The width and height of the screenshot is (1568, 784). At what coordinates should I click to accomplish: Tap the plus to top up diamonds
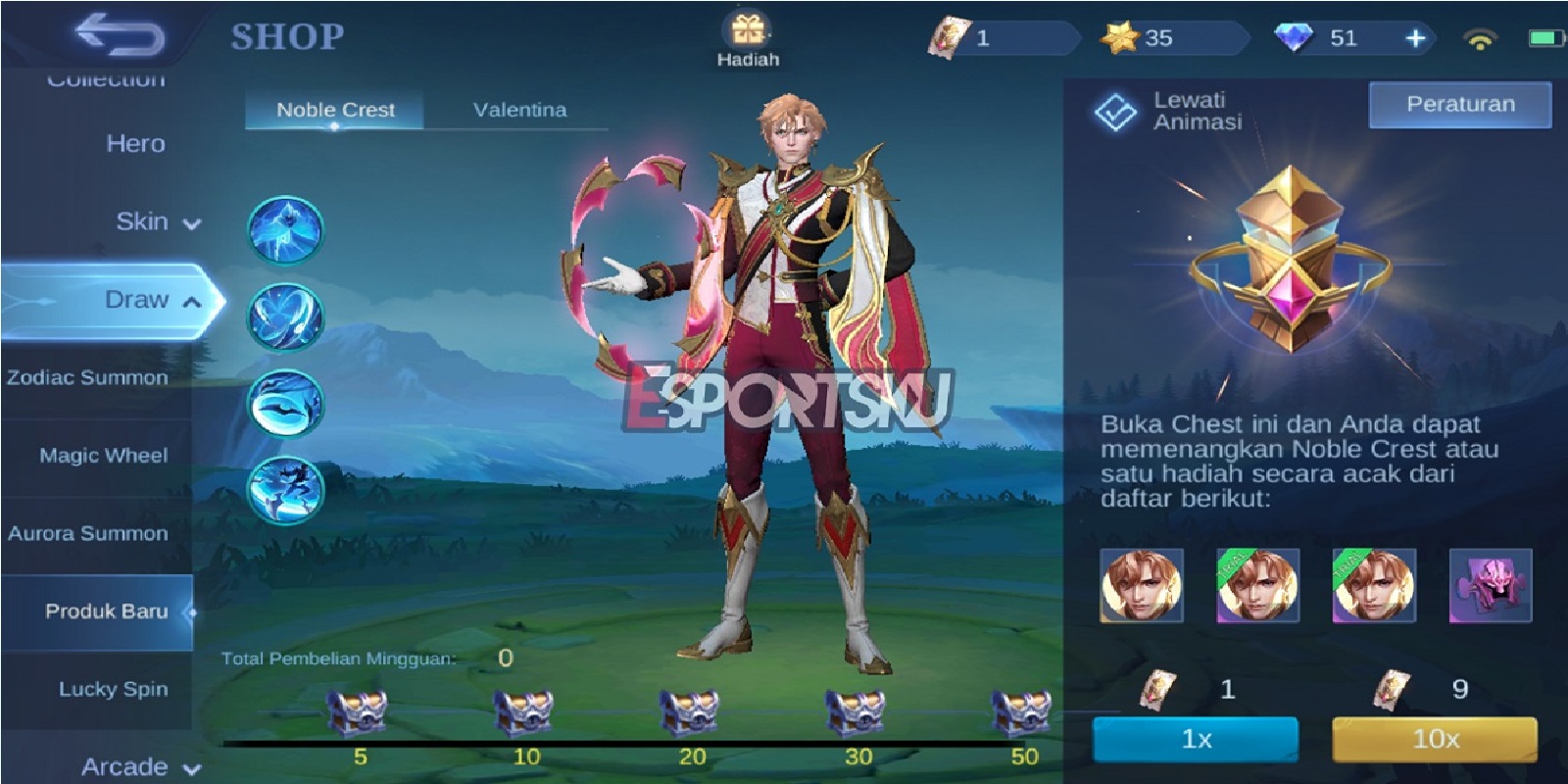pos(1413,39)
